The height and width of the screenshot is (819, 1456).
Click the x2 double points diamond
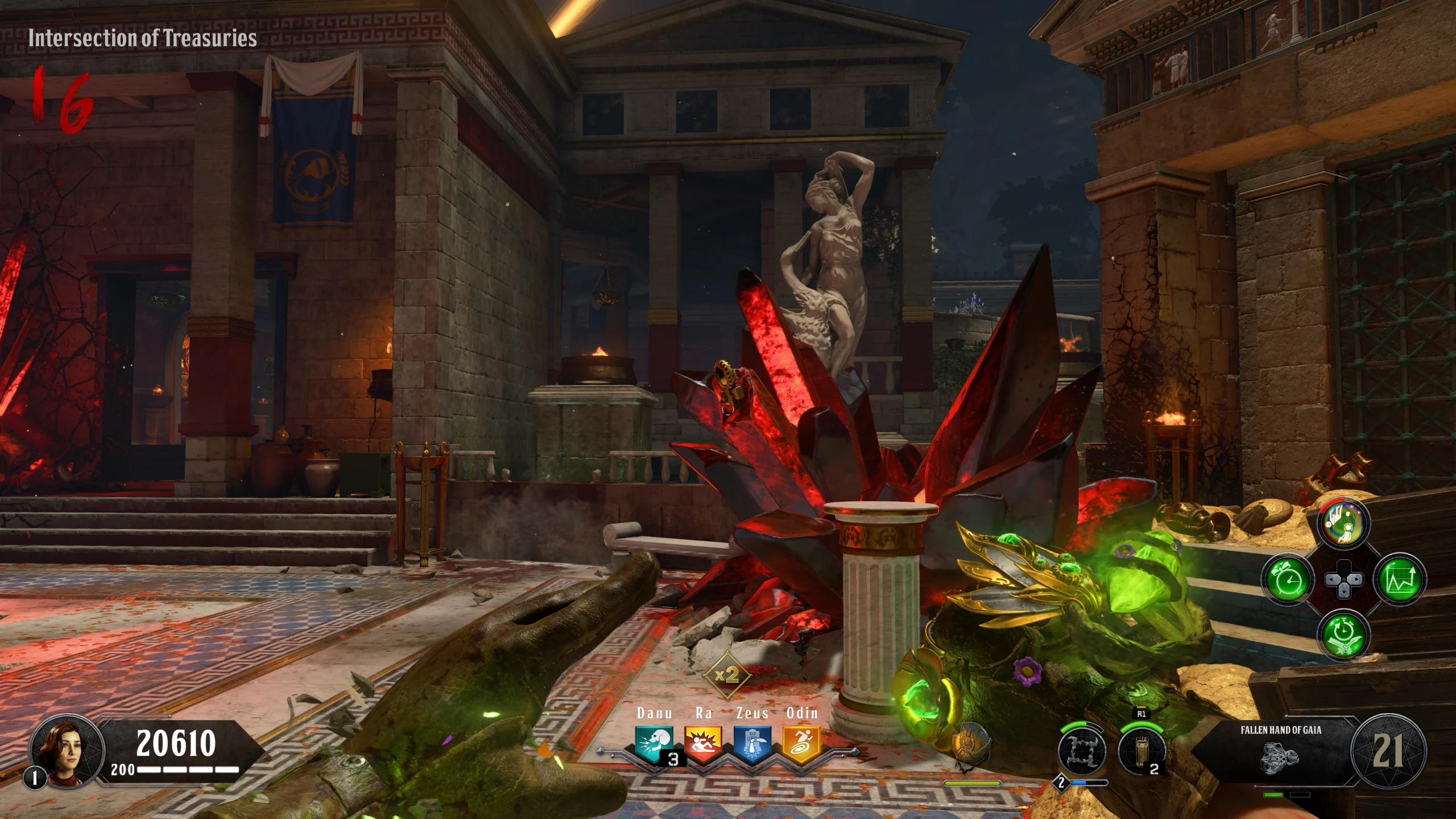727,676
